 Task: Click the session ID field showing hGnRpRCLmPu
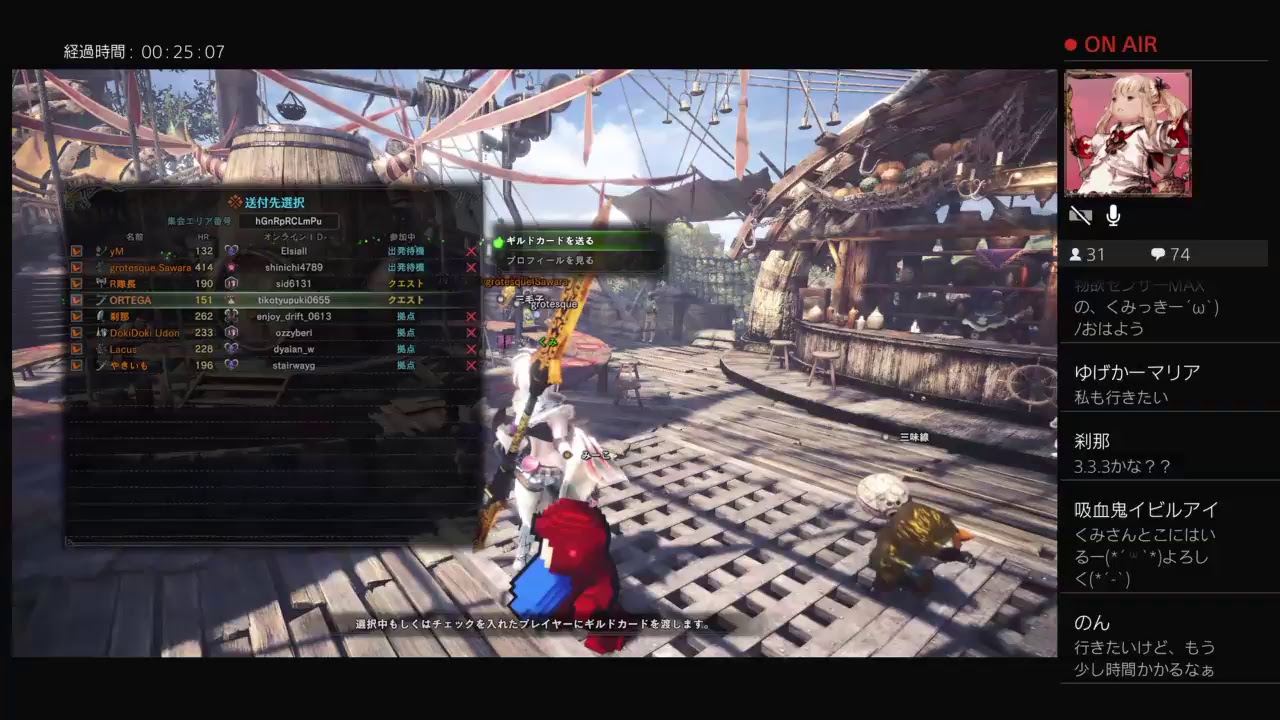(x=288, y=219)
